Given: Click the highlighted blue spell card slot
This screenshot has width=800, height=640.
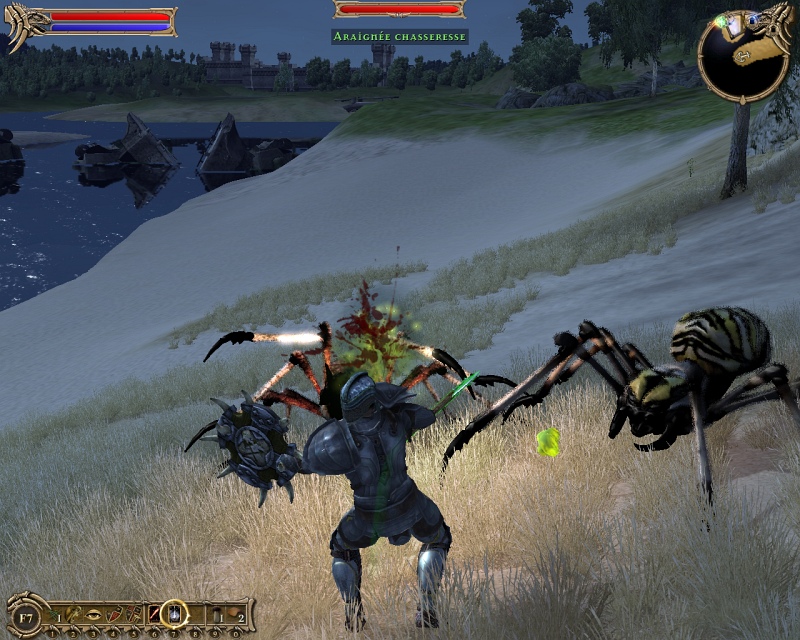Looking at the screenshot, I should pyautogui.click(x=173, y=611).
